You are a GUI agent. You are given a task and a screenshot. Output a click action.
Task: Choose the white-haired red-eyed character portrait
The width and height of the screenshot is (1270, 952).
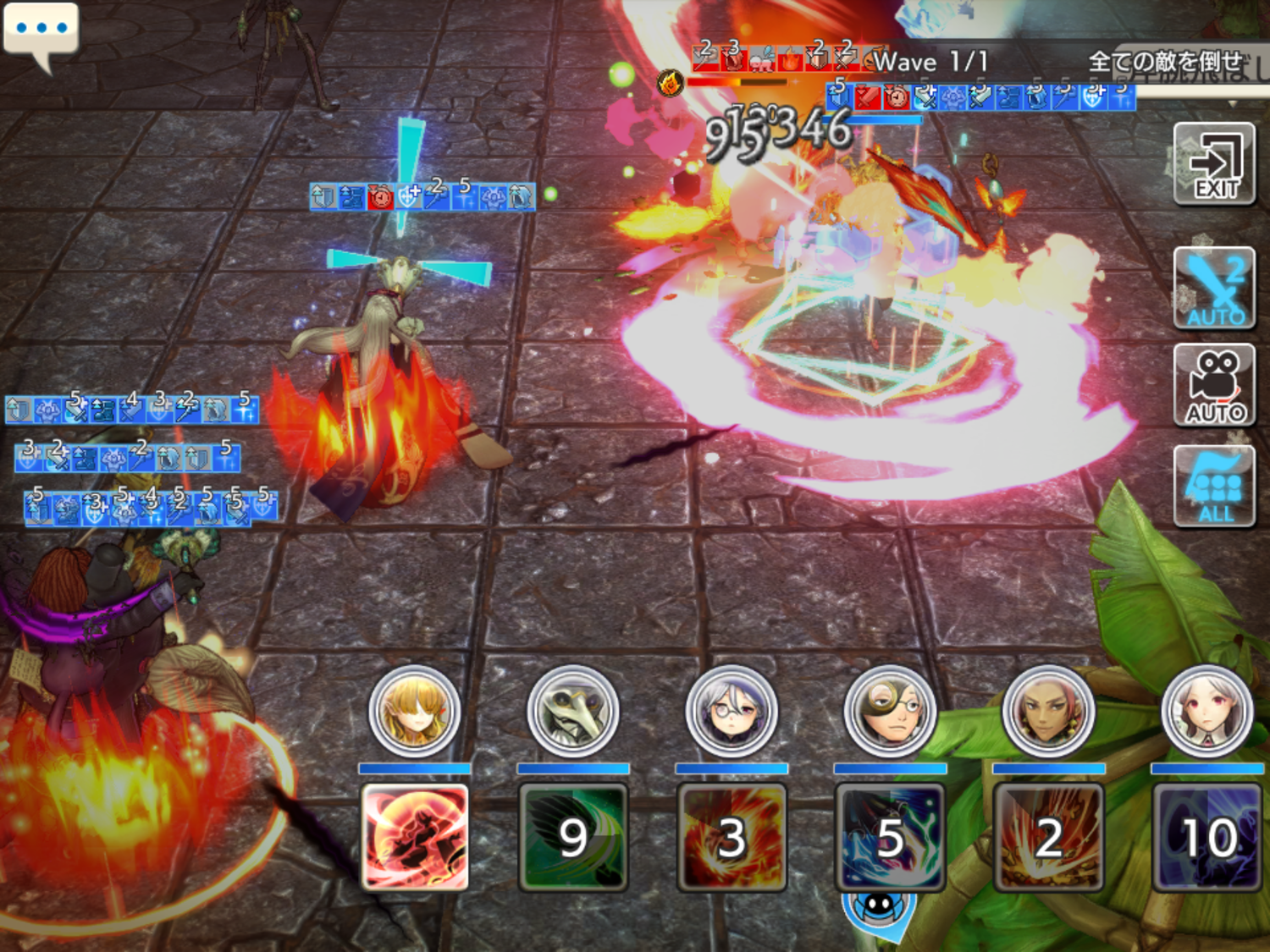click(1206, 711)
